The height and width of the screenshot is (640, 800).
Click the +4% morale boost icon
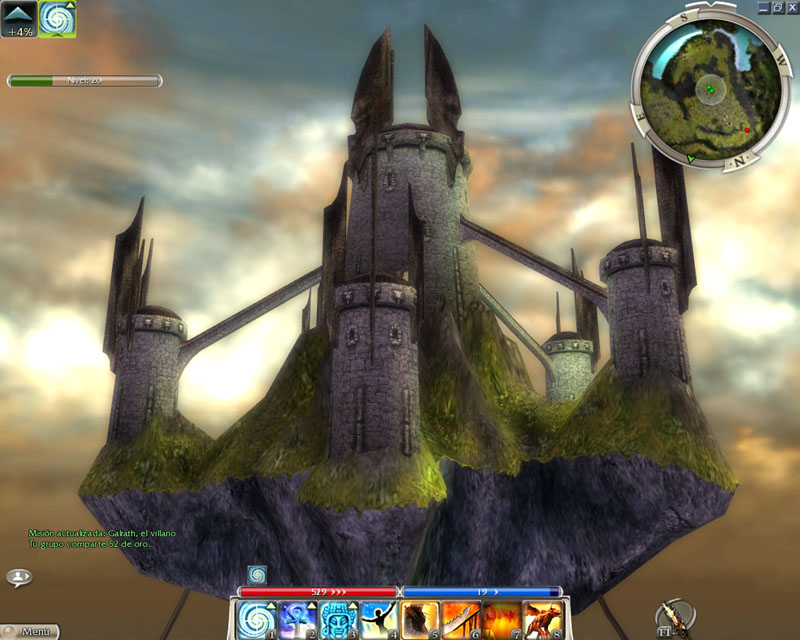(20, 18)
